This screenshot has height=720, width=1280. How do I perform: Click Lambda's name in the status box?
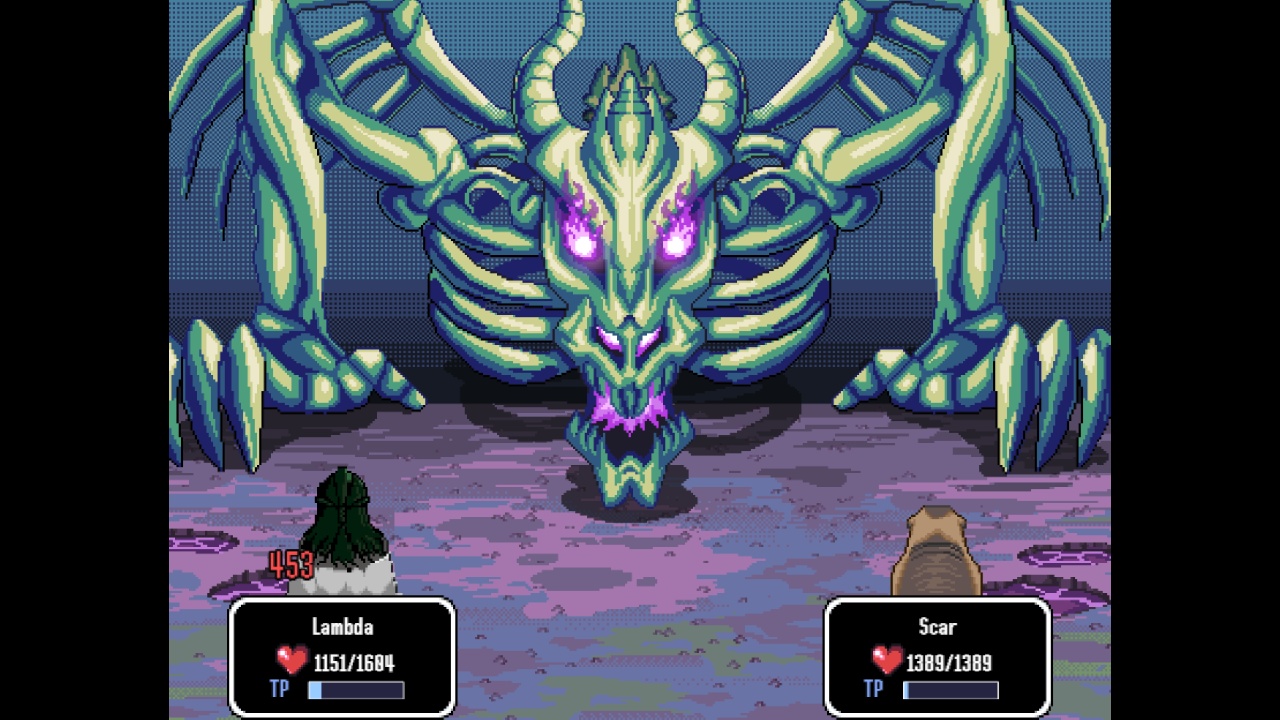(343, 628)
